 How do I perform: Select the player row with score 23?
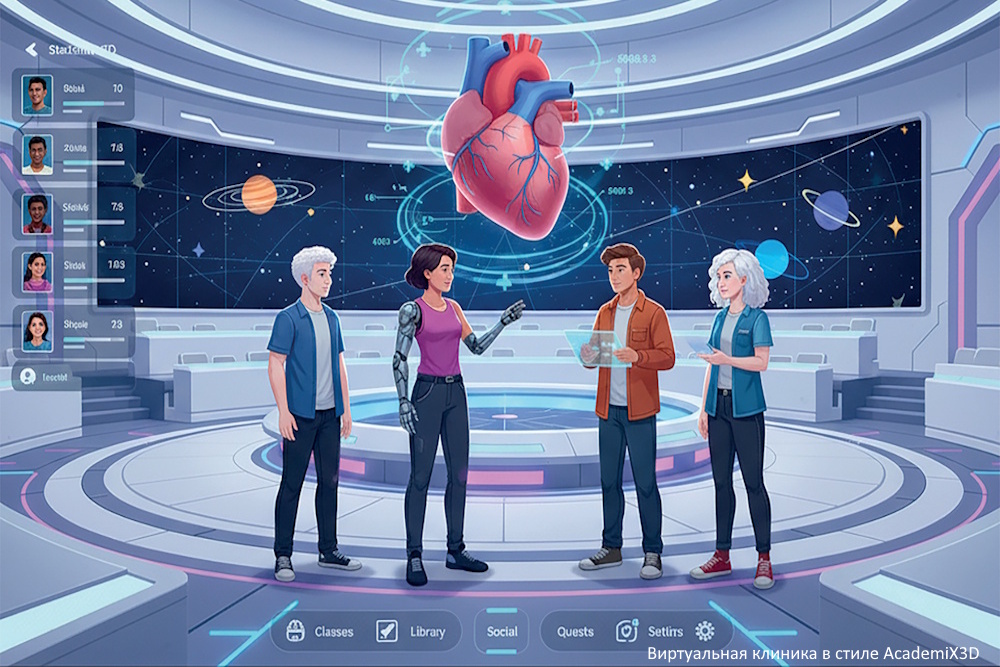[x=73, y=331]
